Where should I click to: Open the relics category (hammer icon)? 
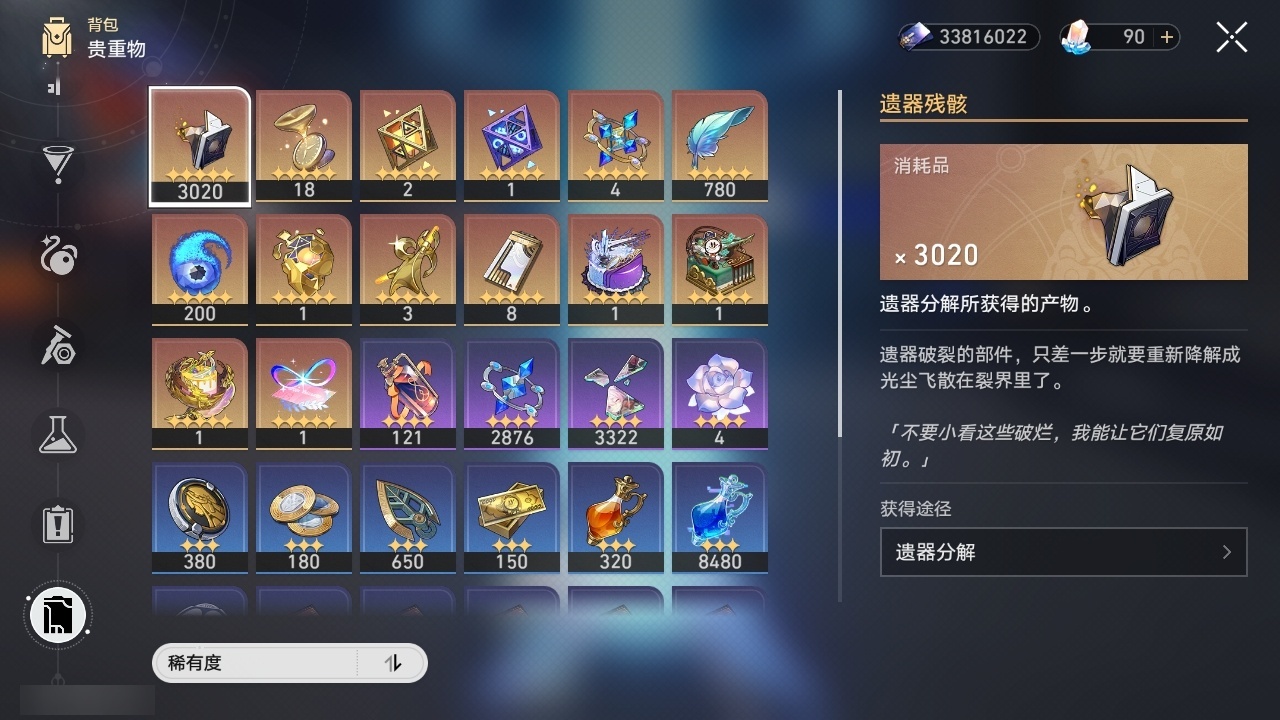(57, 347)
